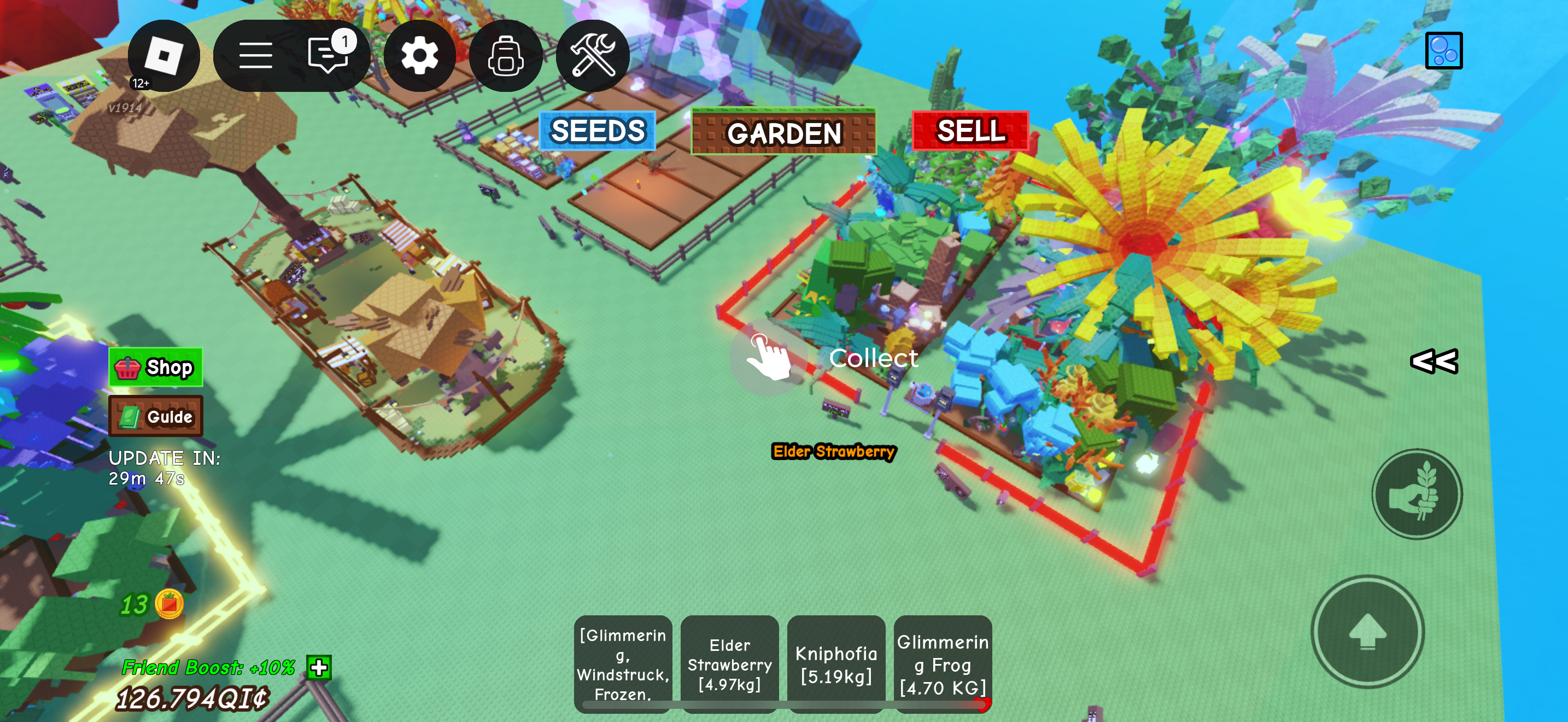Go to the GARDEN
Viewport: 1568px width, 722px height.
[783, 132]
